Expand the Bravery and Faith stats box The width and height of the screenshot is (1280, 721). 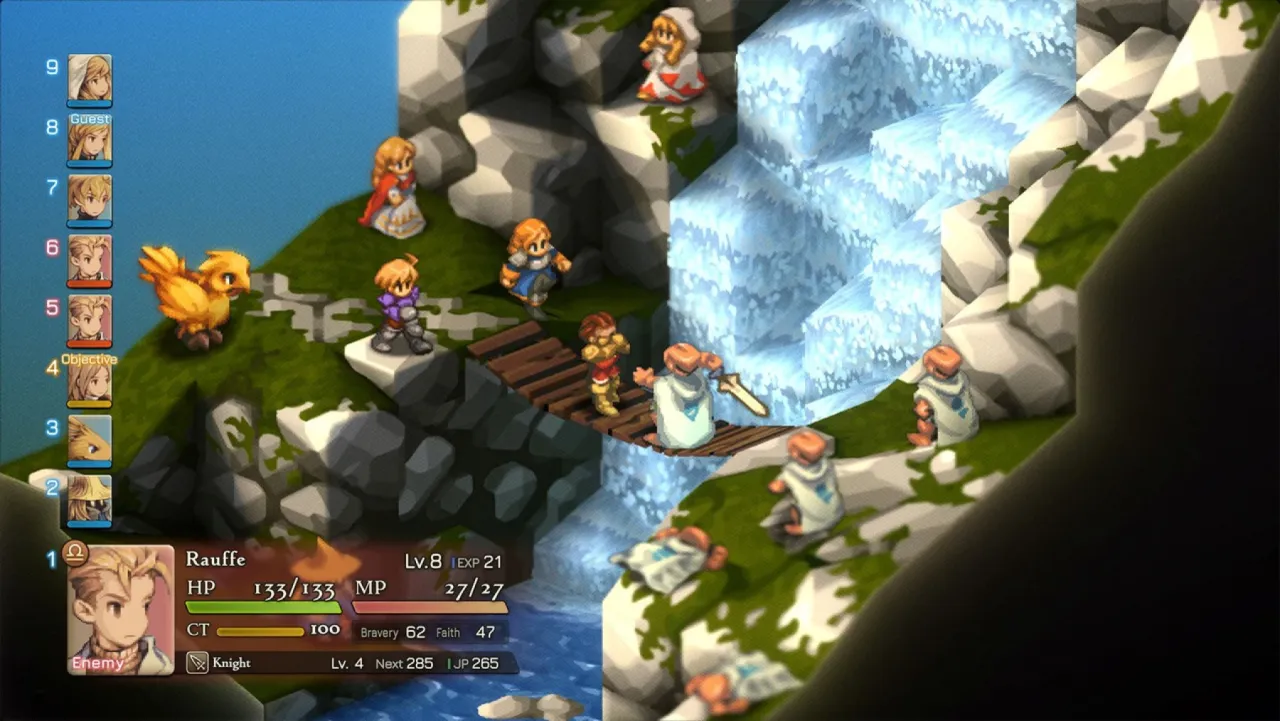click(x=427, y=632)
